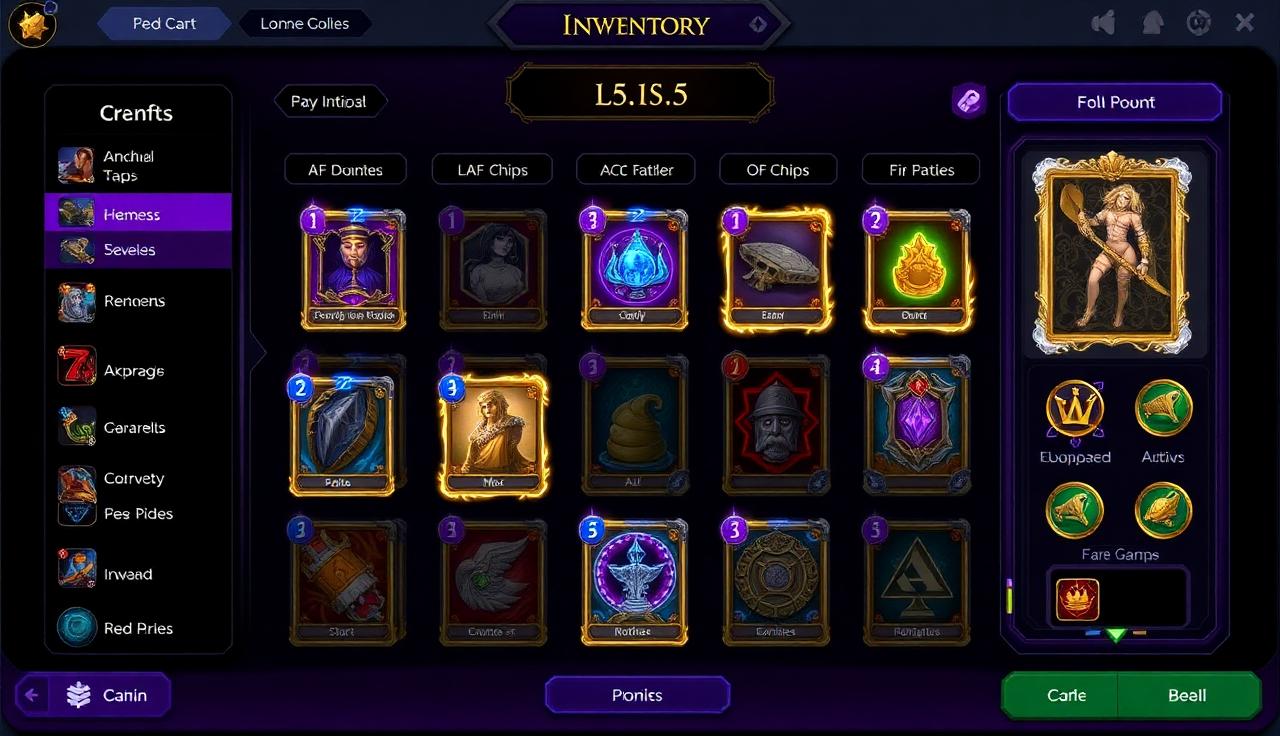The width and height of the screenshot is (1280, 736).
Task: Open the Pay Intioal dropdown
Action: [330, 101]
